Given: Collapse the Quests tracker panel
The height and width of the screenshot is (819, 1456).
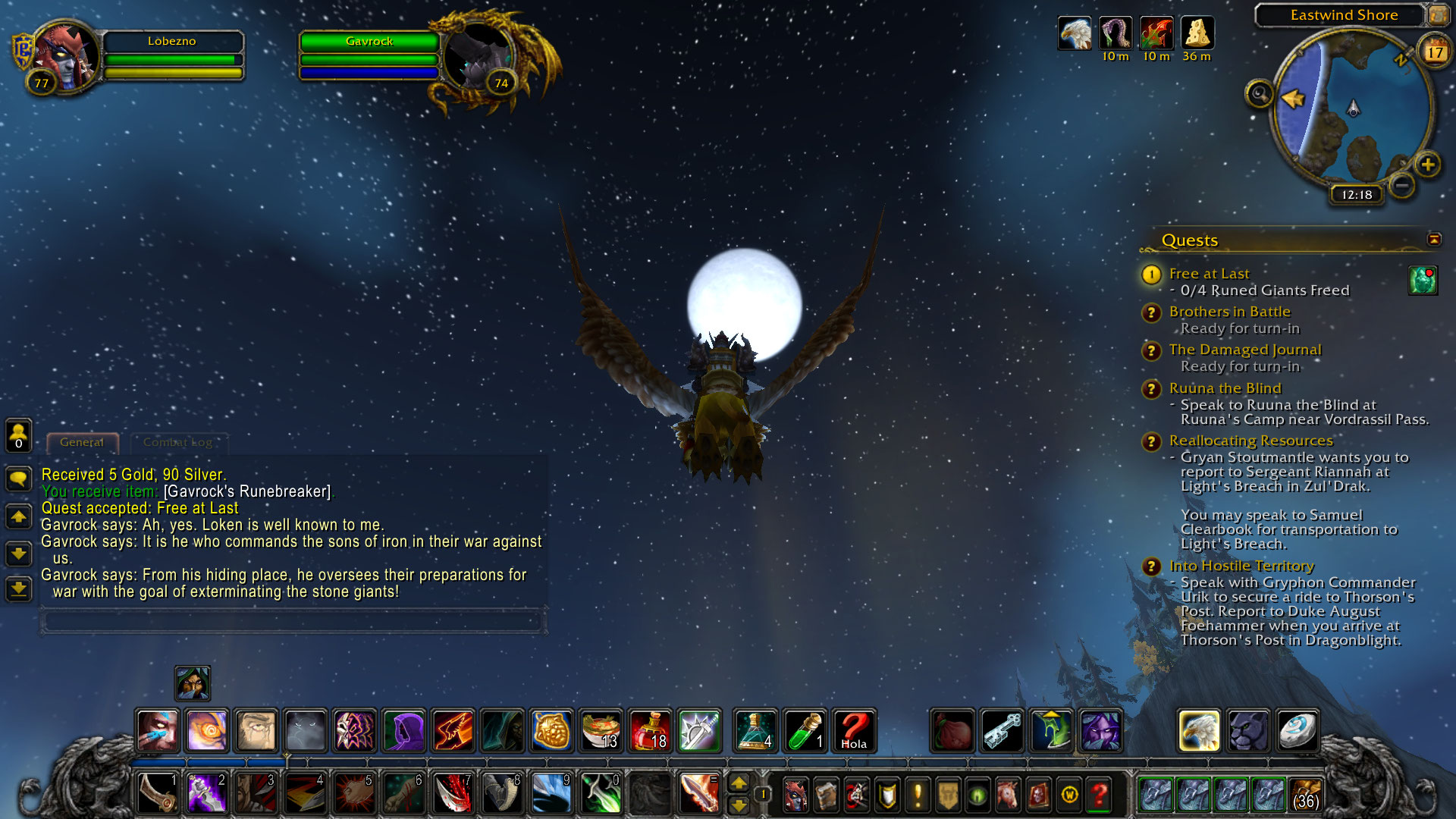Looking at the screenshot, I should tap(1433, 240).
